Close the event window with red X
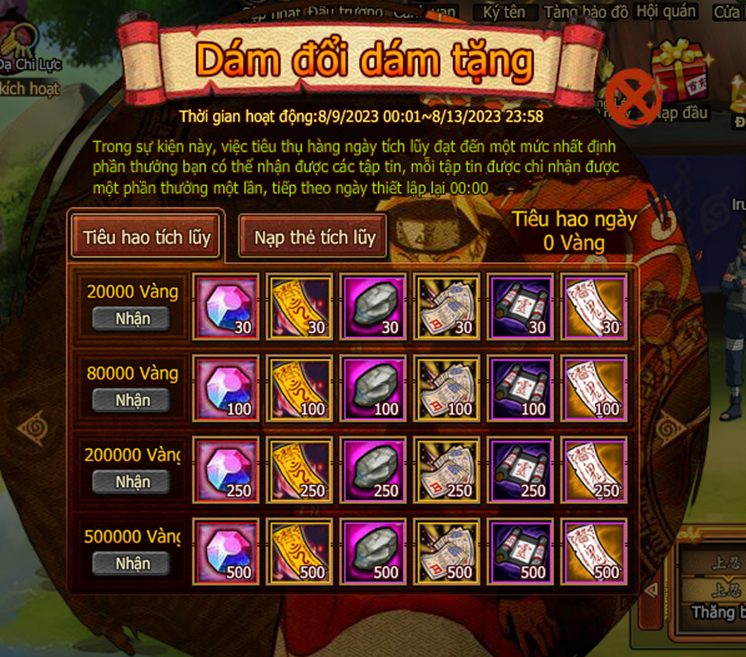 (632, 98)
